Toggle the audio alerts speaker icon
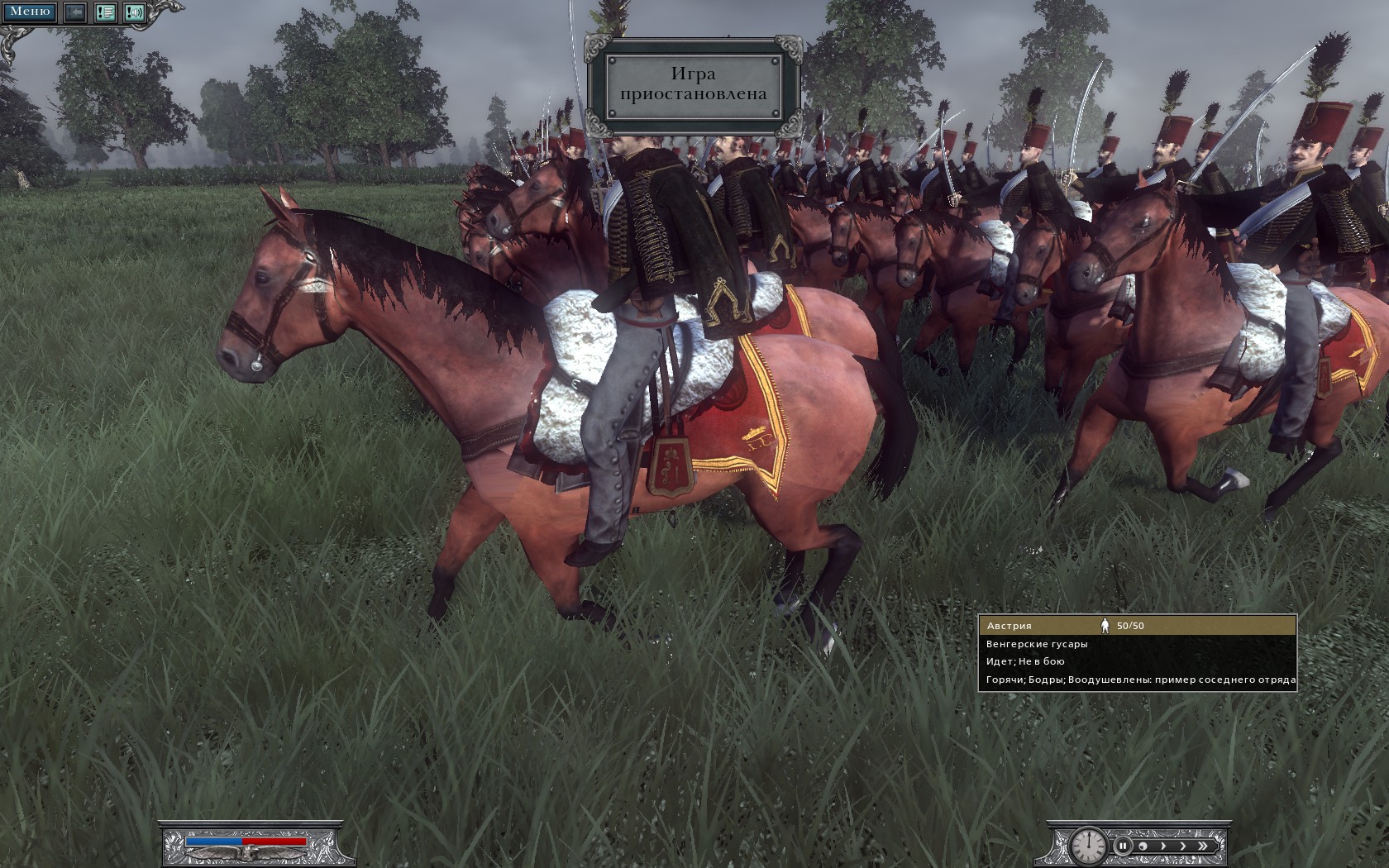This screenshot has width=1389, height=868. tap(135, 12)
